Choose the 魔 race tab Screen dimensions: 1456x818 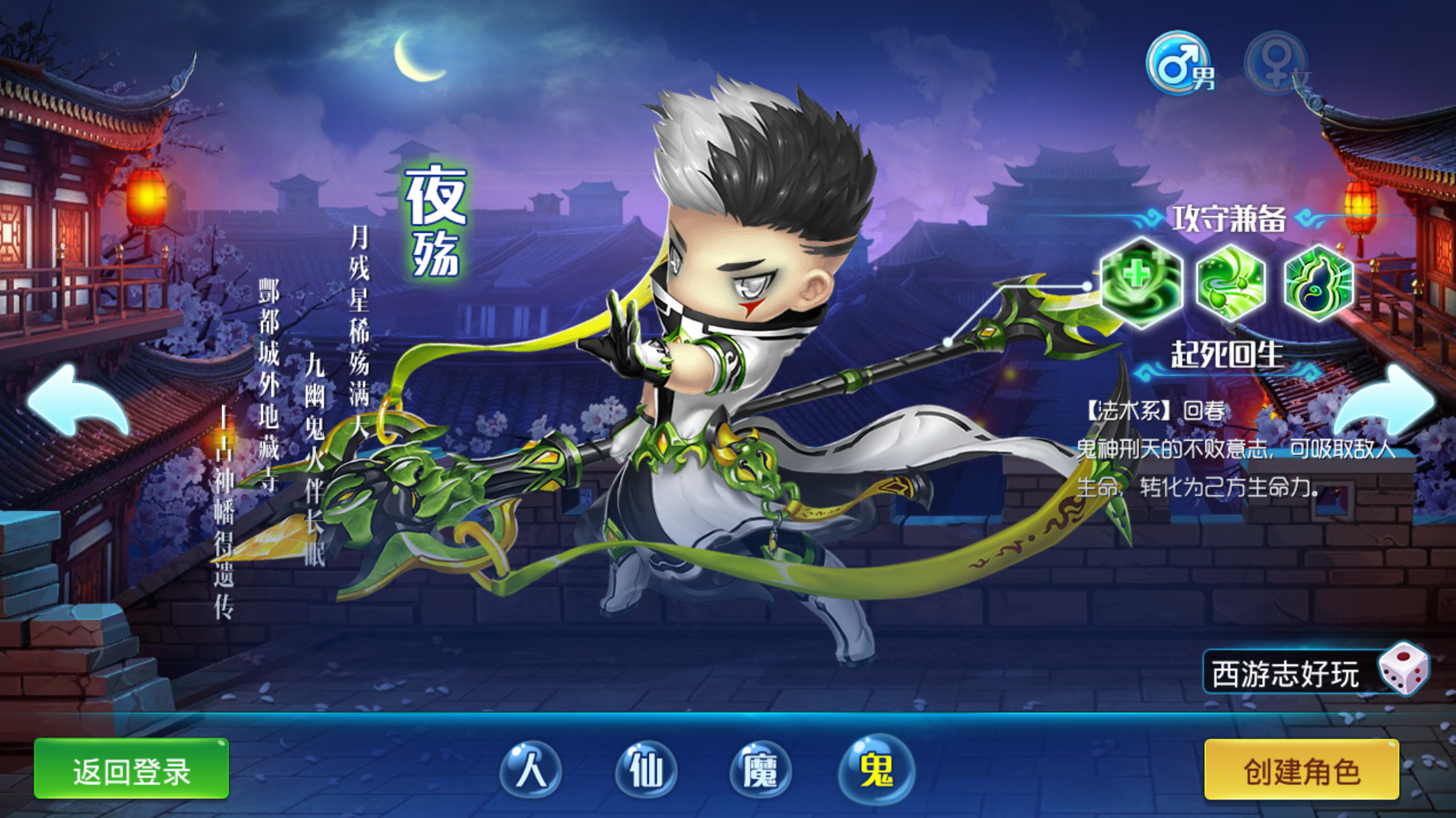760,768
